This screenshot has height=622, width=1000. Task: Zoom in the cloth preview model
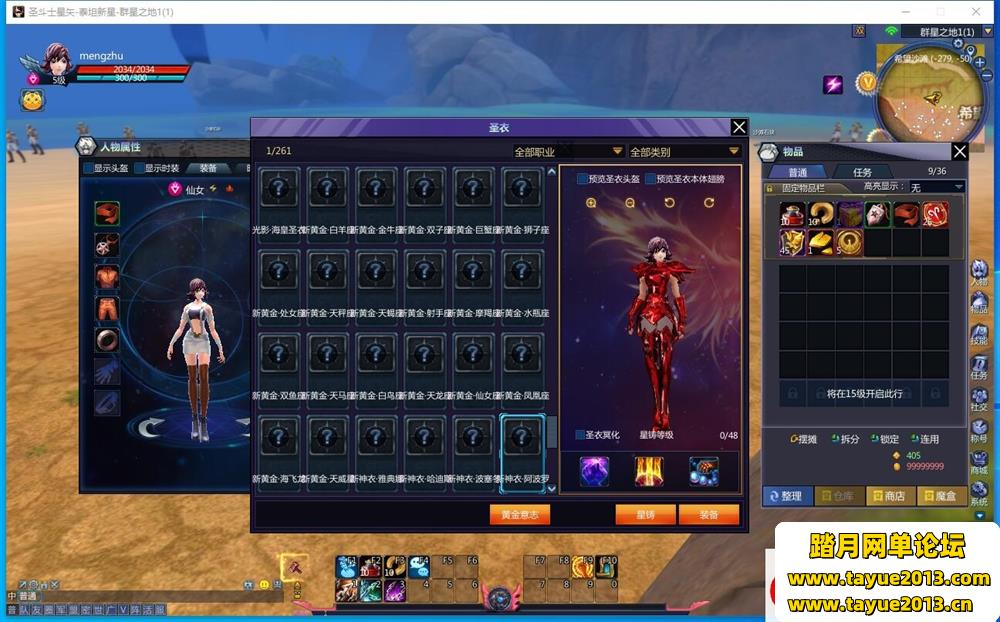point(591,203)
